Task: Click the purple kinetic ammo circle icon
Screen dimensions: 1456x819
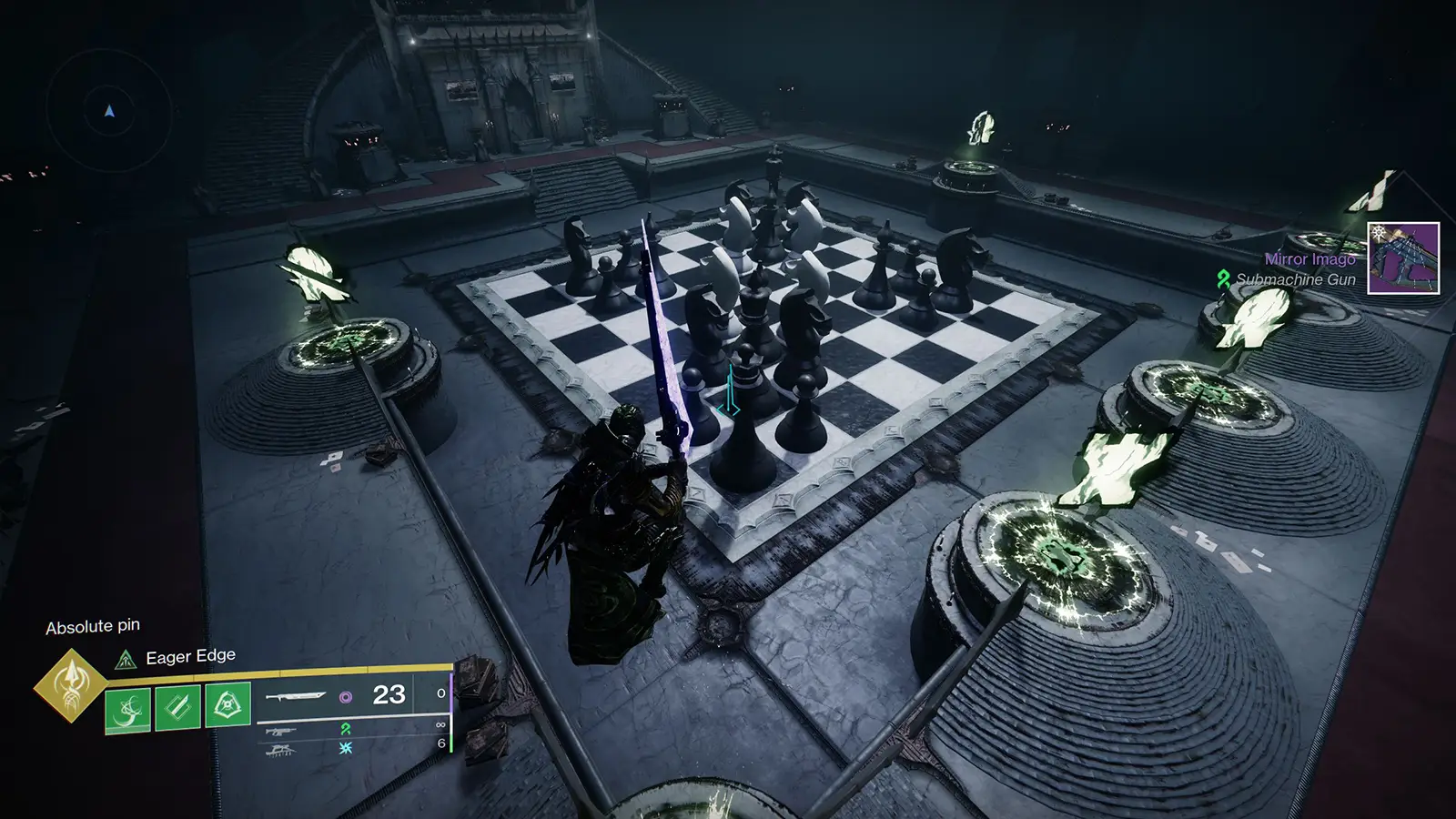Action: pyautogui.click(x=345, y=697)
